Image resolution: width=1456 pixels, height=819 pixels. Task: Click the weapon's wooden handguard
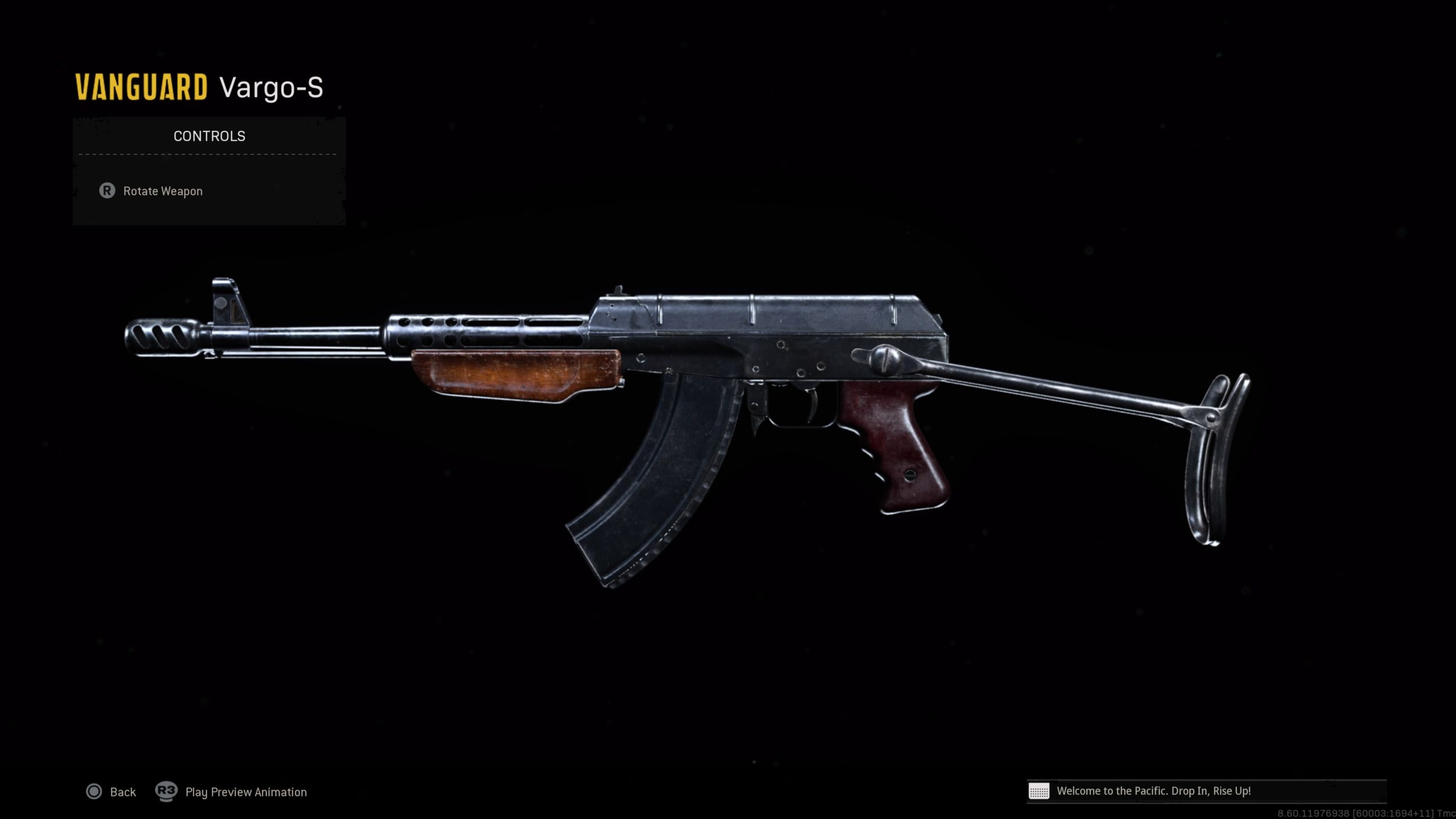click(518, 375)
